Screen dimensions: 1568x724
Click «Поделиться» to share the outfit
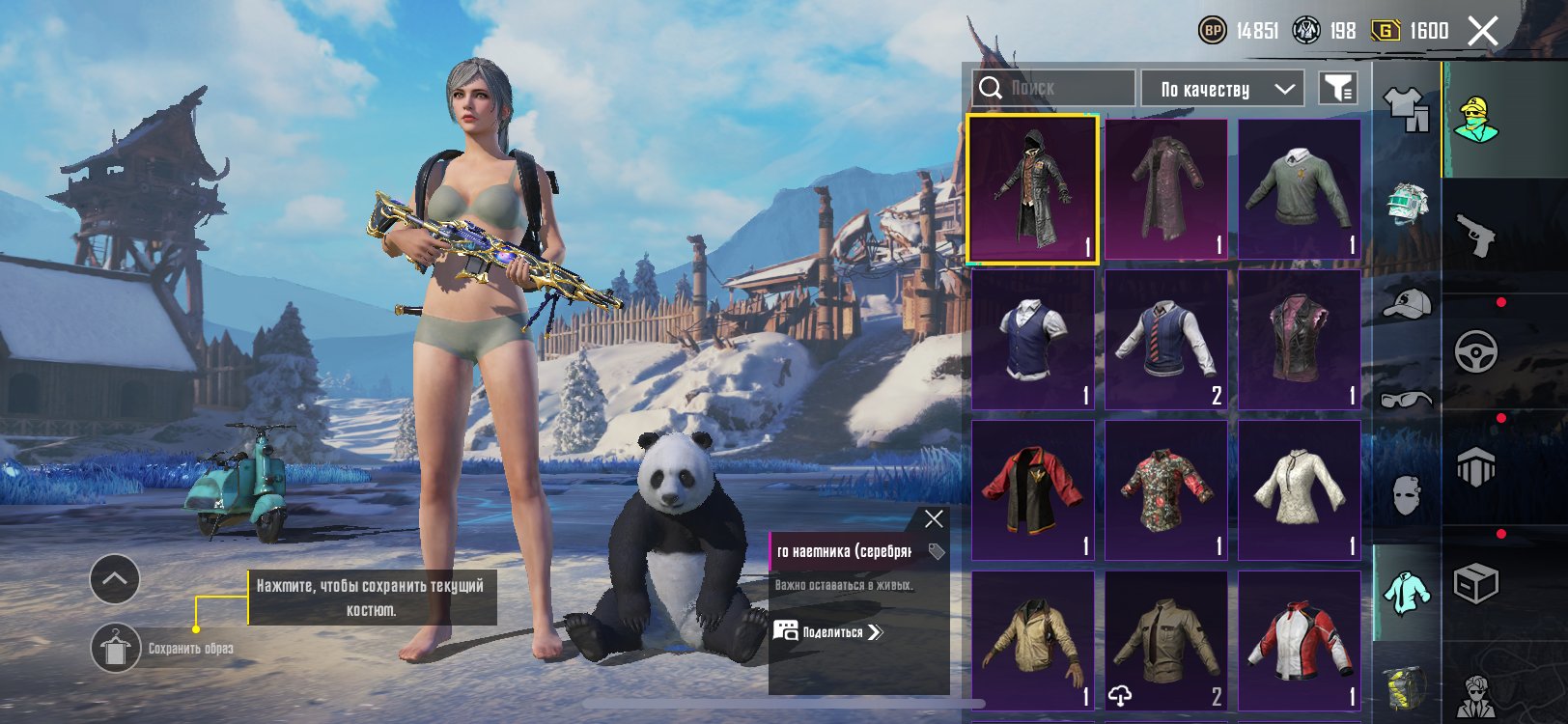coord(830,632)
